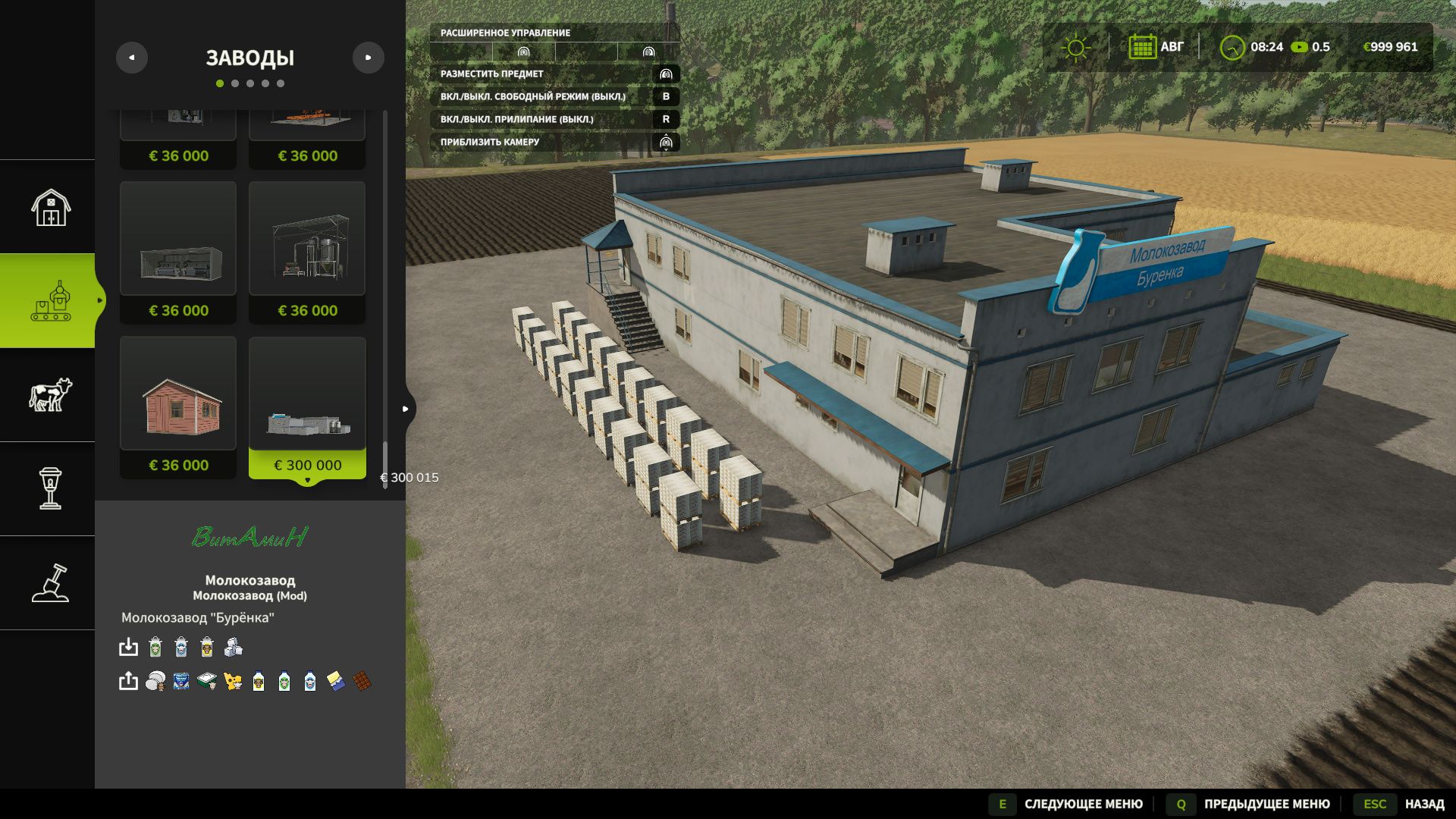Collapse the side panel with arrow handle

click(x=406, y=409)
